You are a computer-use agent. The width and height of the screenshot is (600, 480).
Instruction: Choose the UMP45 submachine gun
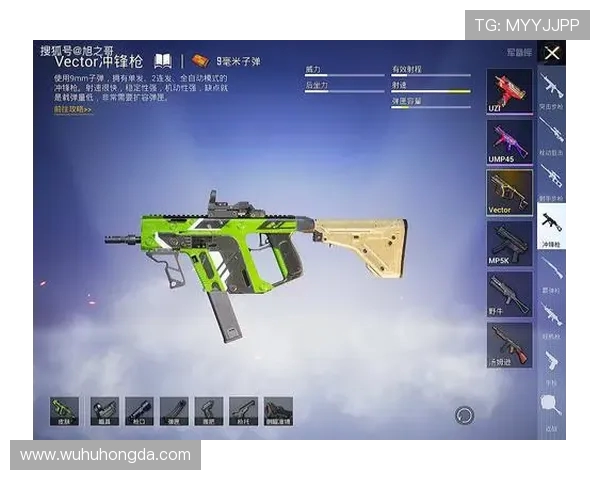(508, 141)
